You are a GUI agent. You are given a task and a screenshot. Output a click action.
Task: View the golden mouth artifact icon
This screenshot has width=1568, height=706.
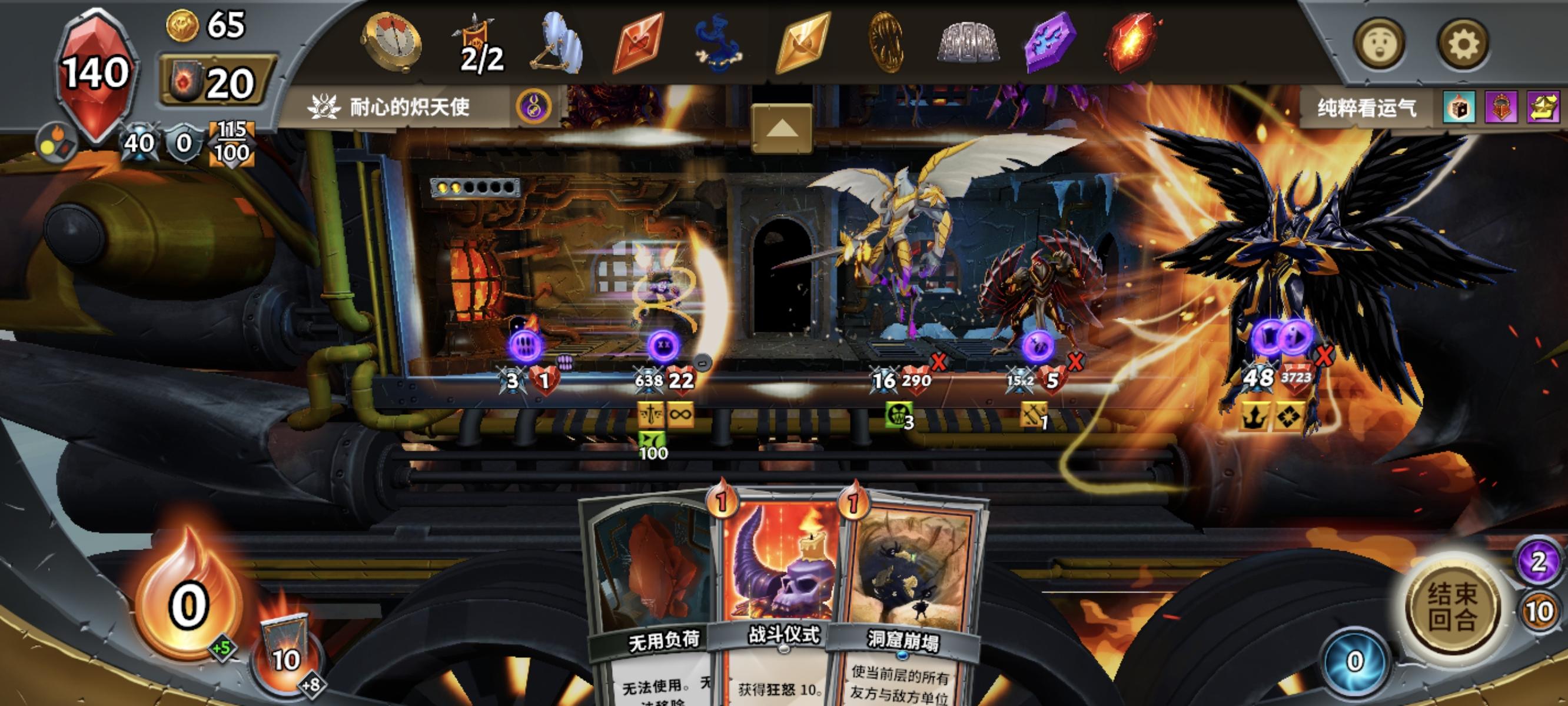(x=886, y=42)
